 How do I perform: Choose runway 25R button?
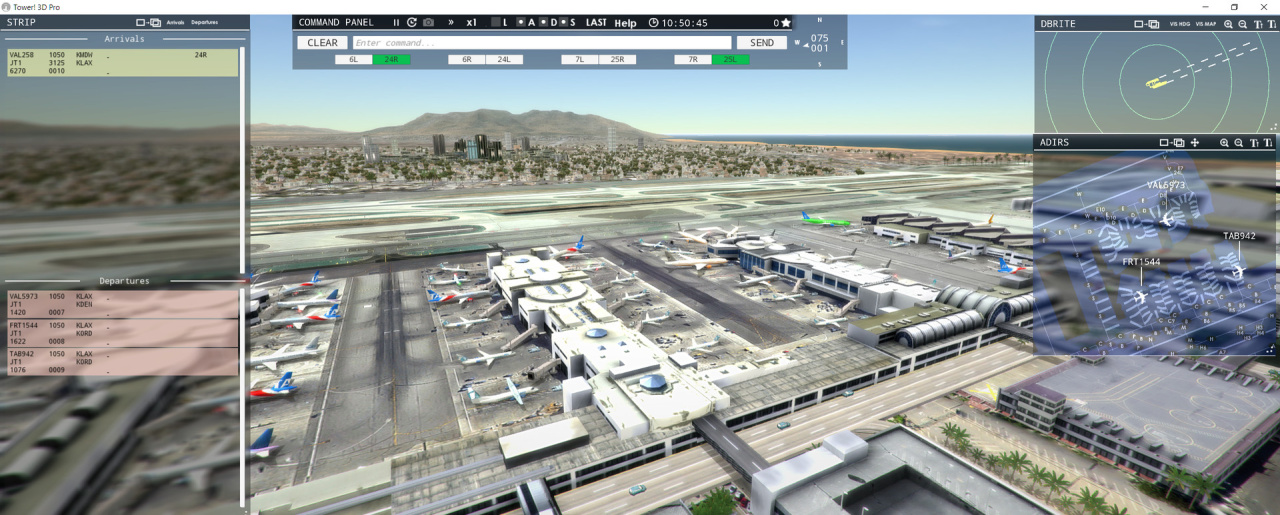(x=617, y=60)
